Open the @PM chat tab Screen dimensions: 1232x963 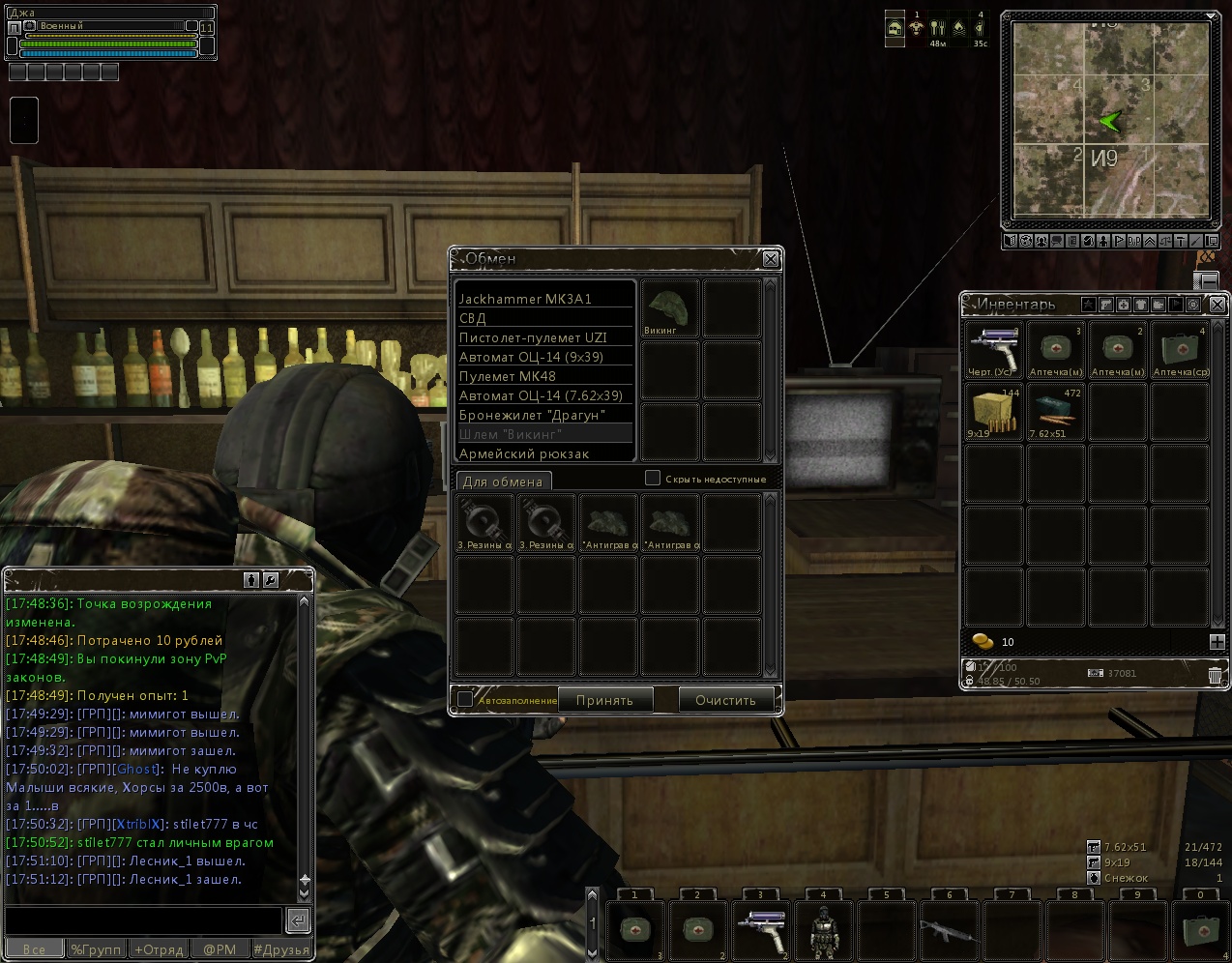220,949
